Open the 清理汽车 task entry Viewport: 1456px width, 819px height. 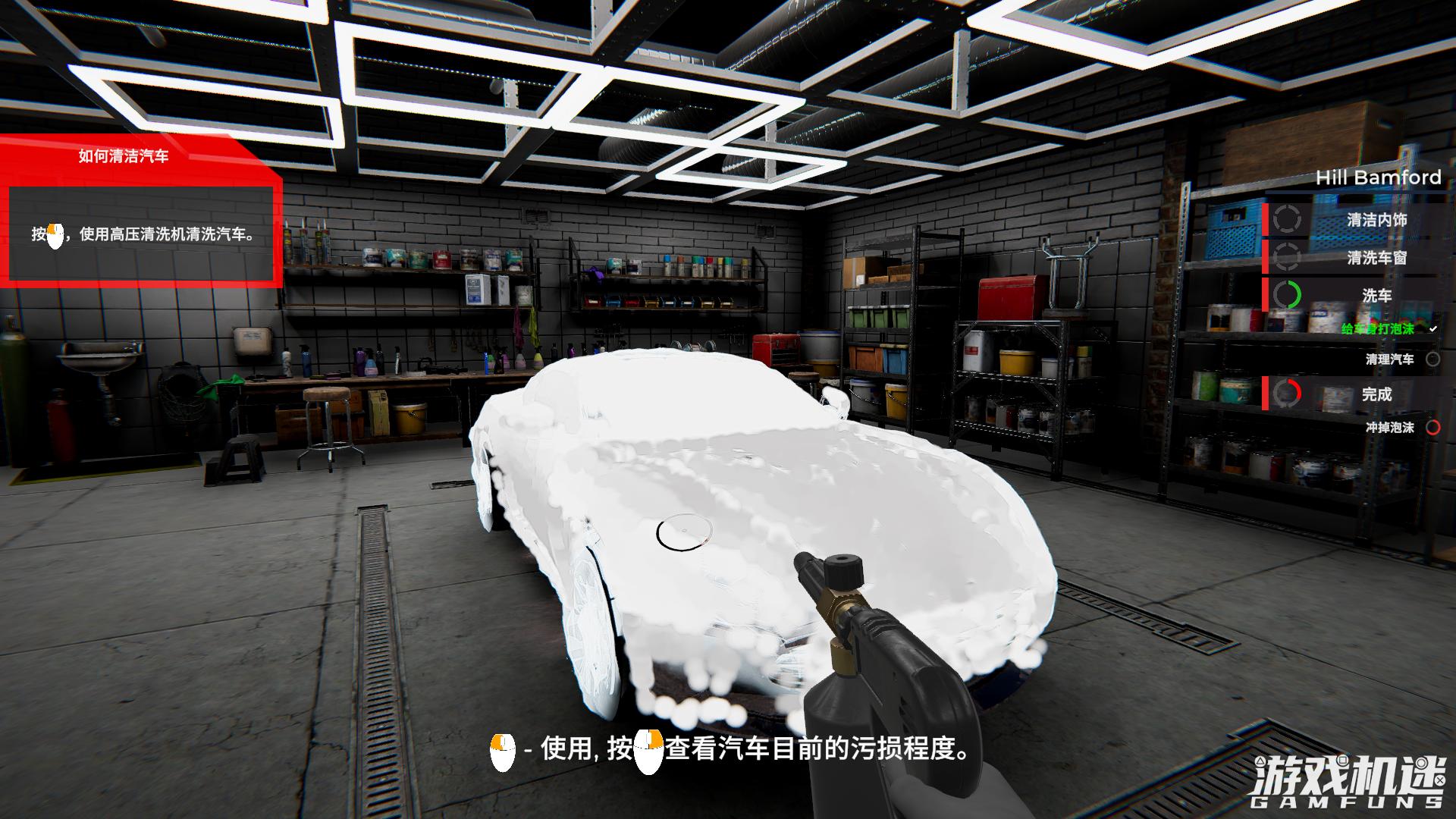tap(1391, 359)
